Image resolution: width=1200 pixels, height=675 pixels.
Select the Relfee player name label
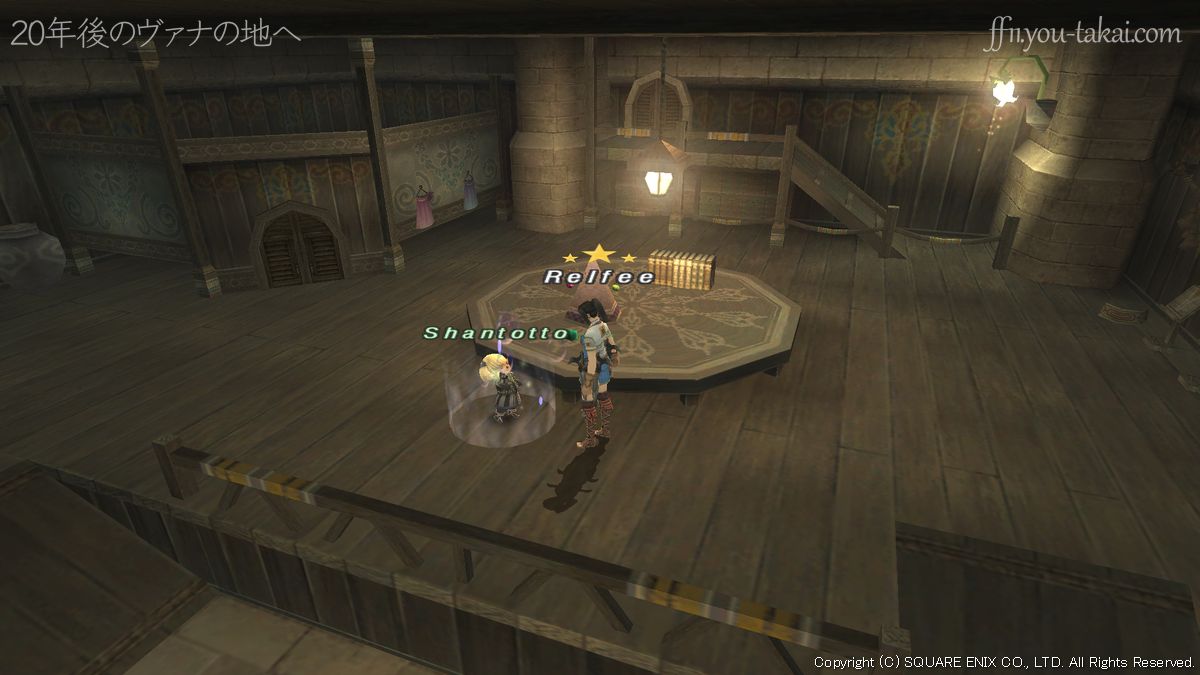click(x=599, y=276)
